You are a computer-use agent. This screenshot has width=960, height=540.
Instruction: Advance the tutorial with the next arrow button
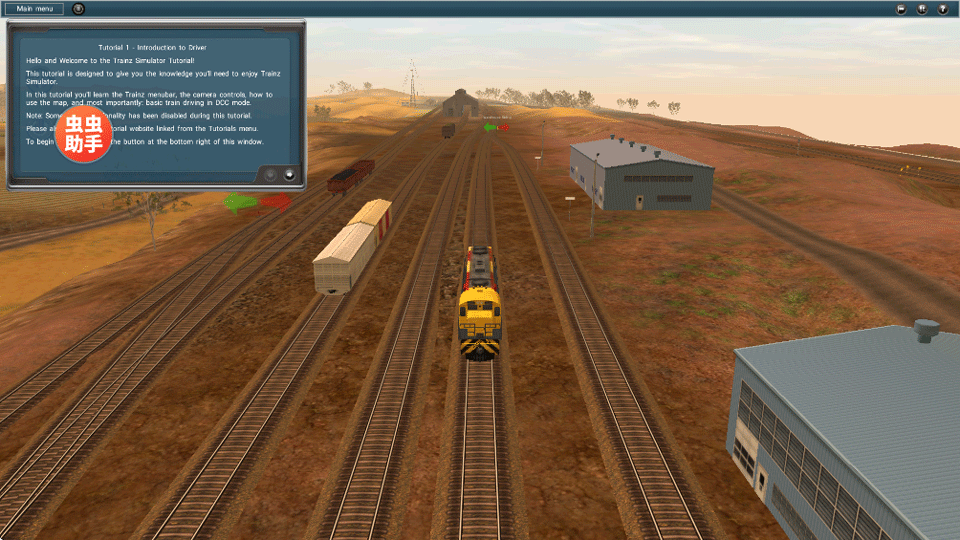(x=290, y=174)
